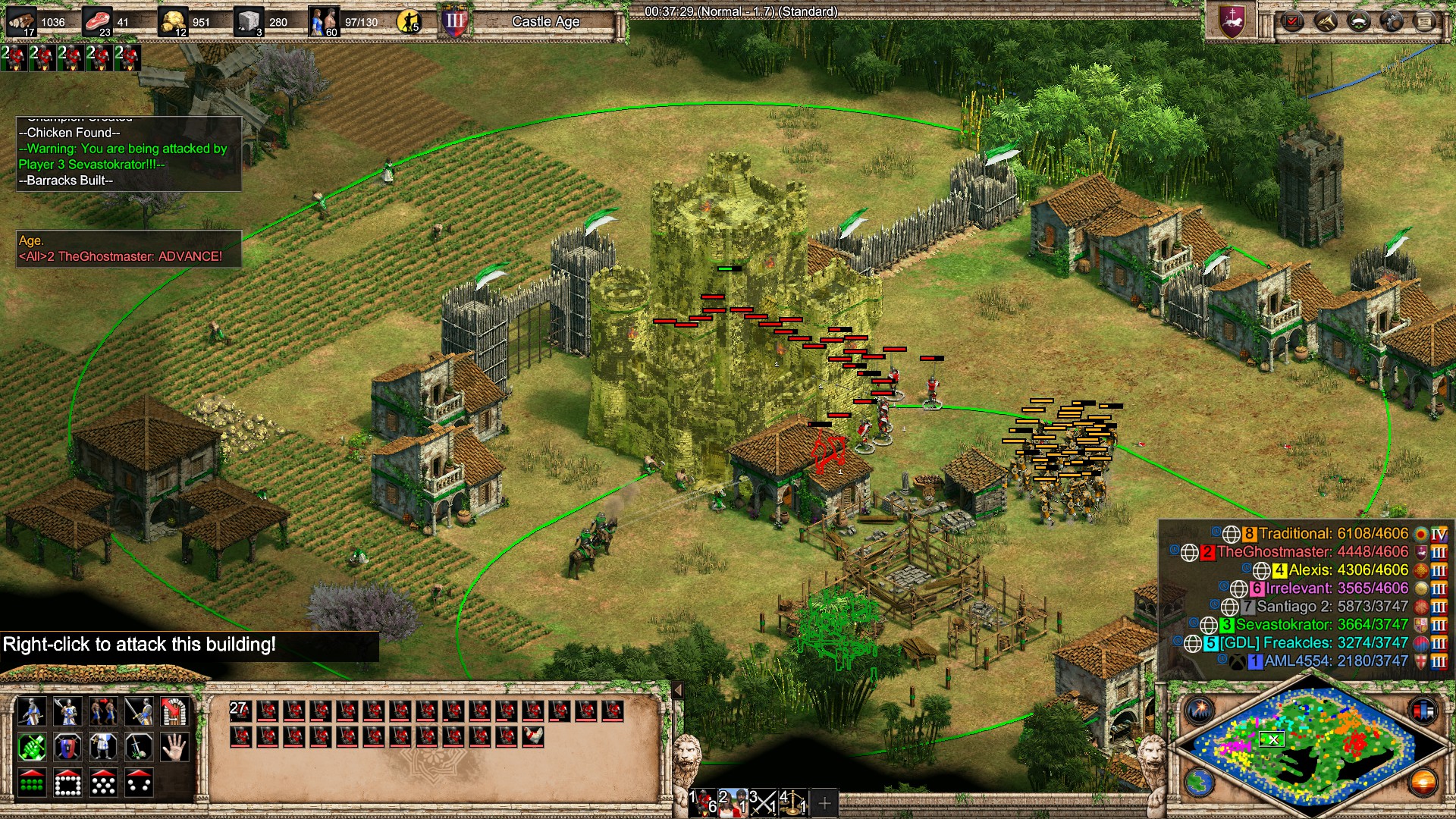Image resolution: width=1456 pixels, height=819 pixels.
Task: Select the chicken unit in selection panel
Action: (534, 736)
